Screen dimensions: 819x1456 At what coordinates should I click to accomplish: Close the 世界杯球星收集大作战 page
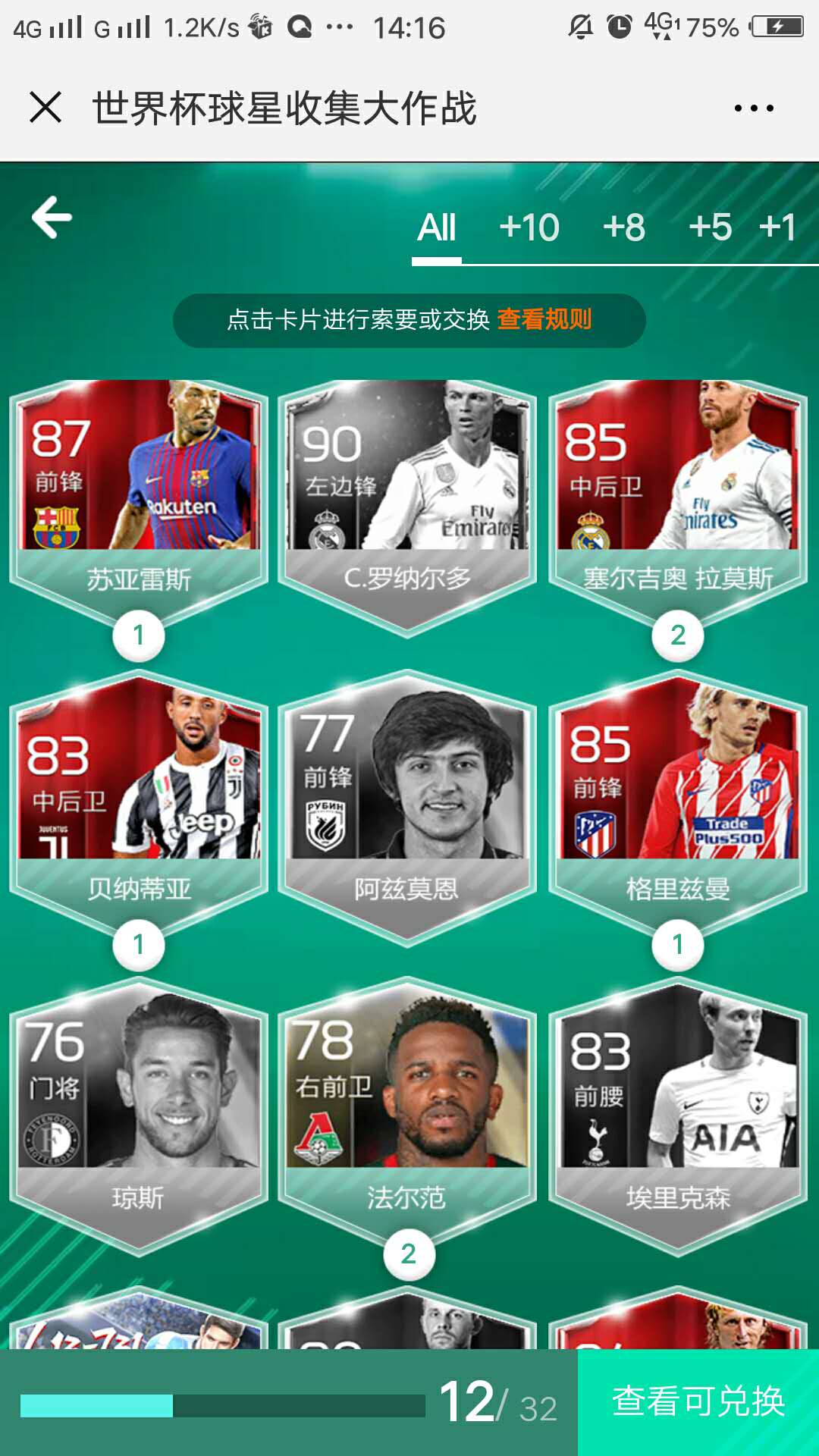pos(45,107)
